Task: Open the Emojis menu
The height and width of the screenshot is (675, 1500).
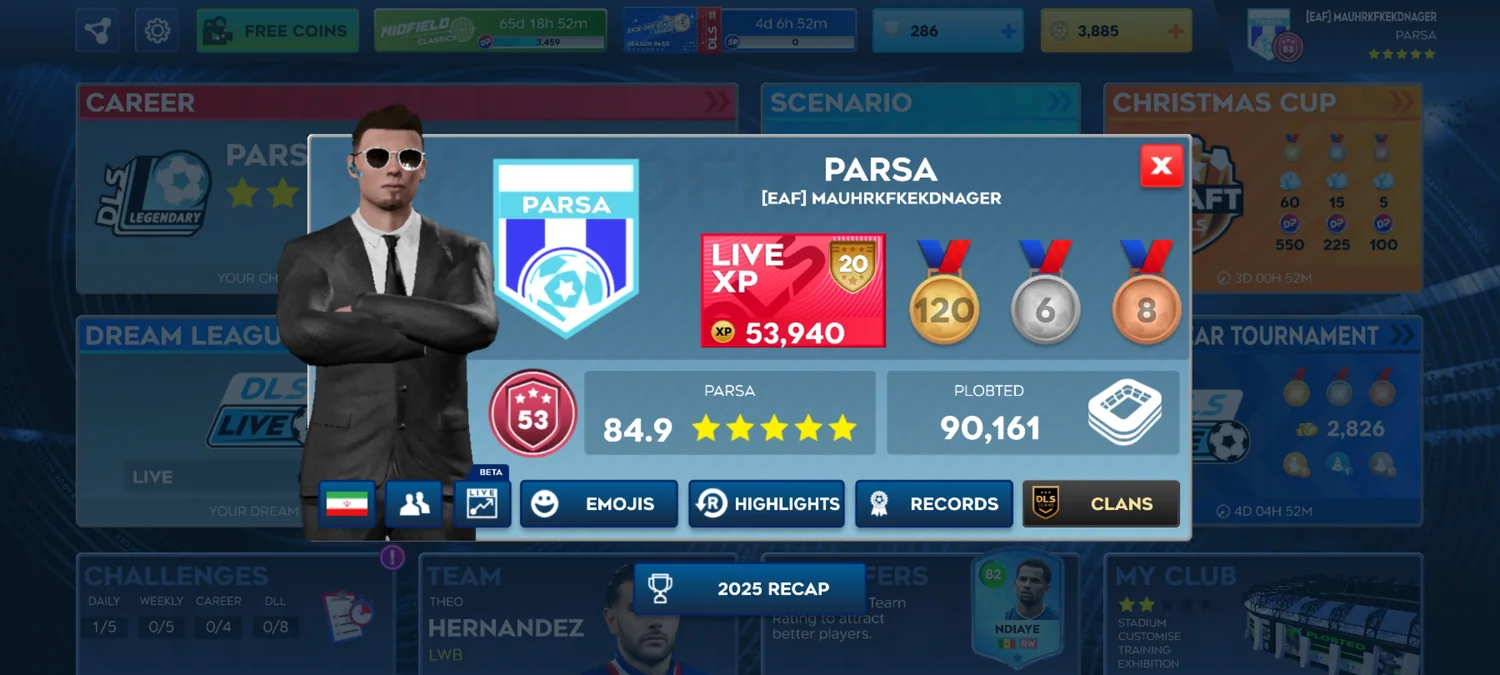Action: [598, 504]
